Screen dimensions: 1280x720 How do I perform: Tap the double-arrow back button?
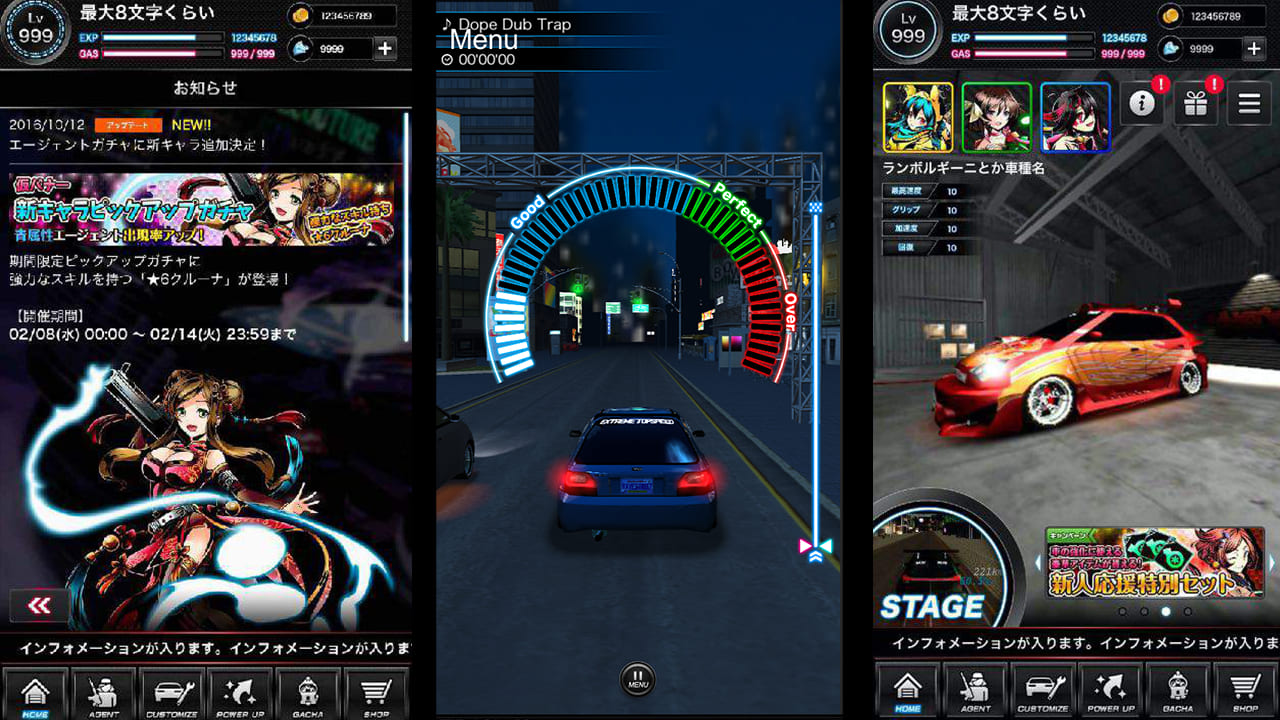point(40,605)
